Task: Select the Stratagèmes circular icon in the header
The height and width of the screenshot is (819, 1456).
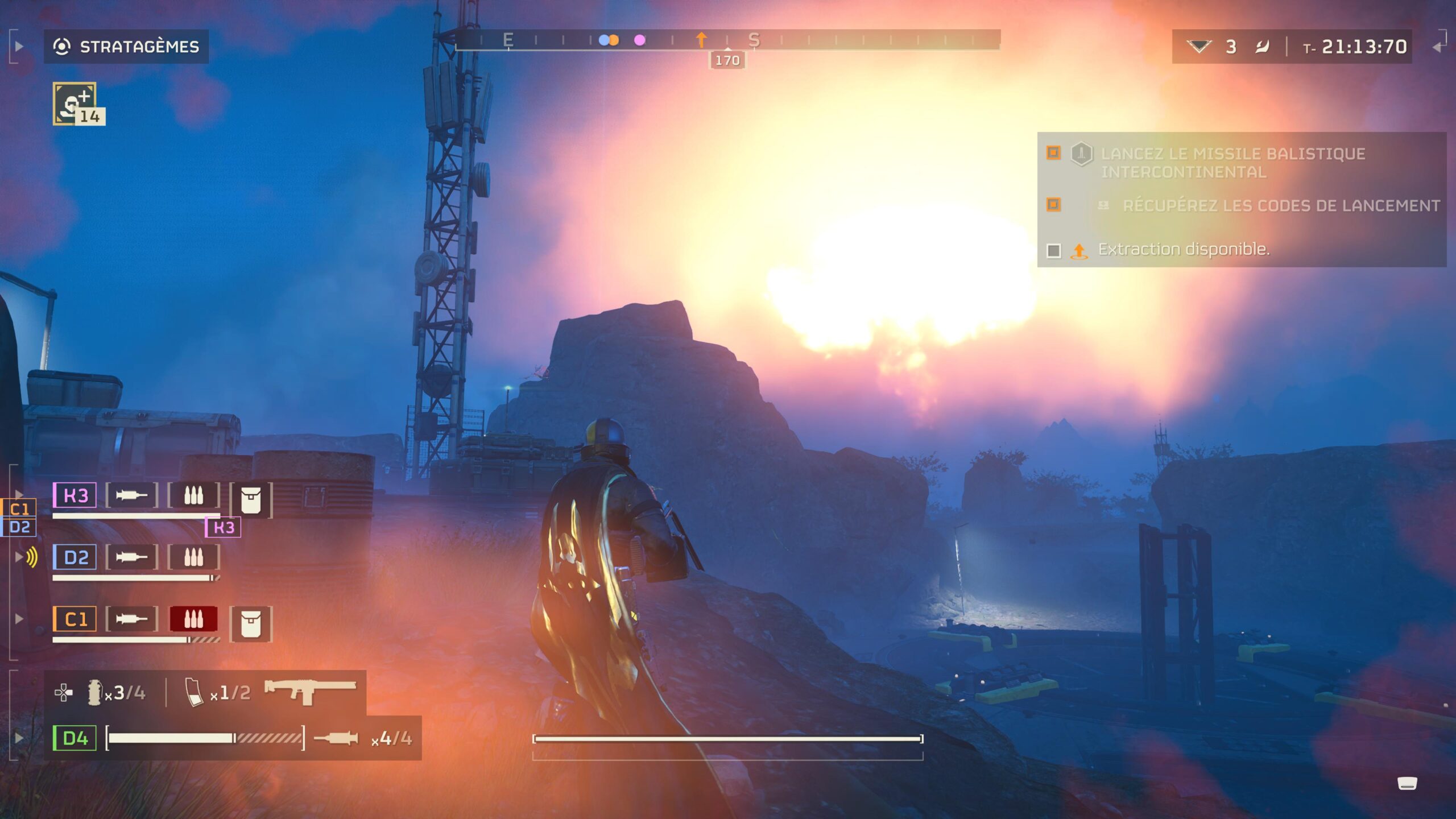Action: (x=63, y=47)
